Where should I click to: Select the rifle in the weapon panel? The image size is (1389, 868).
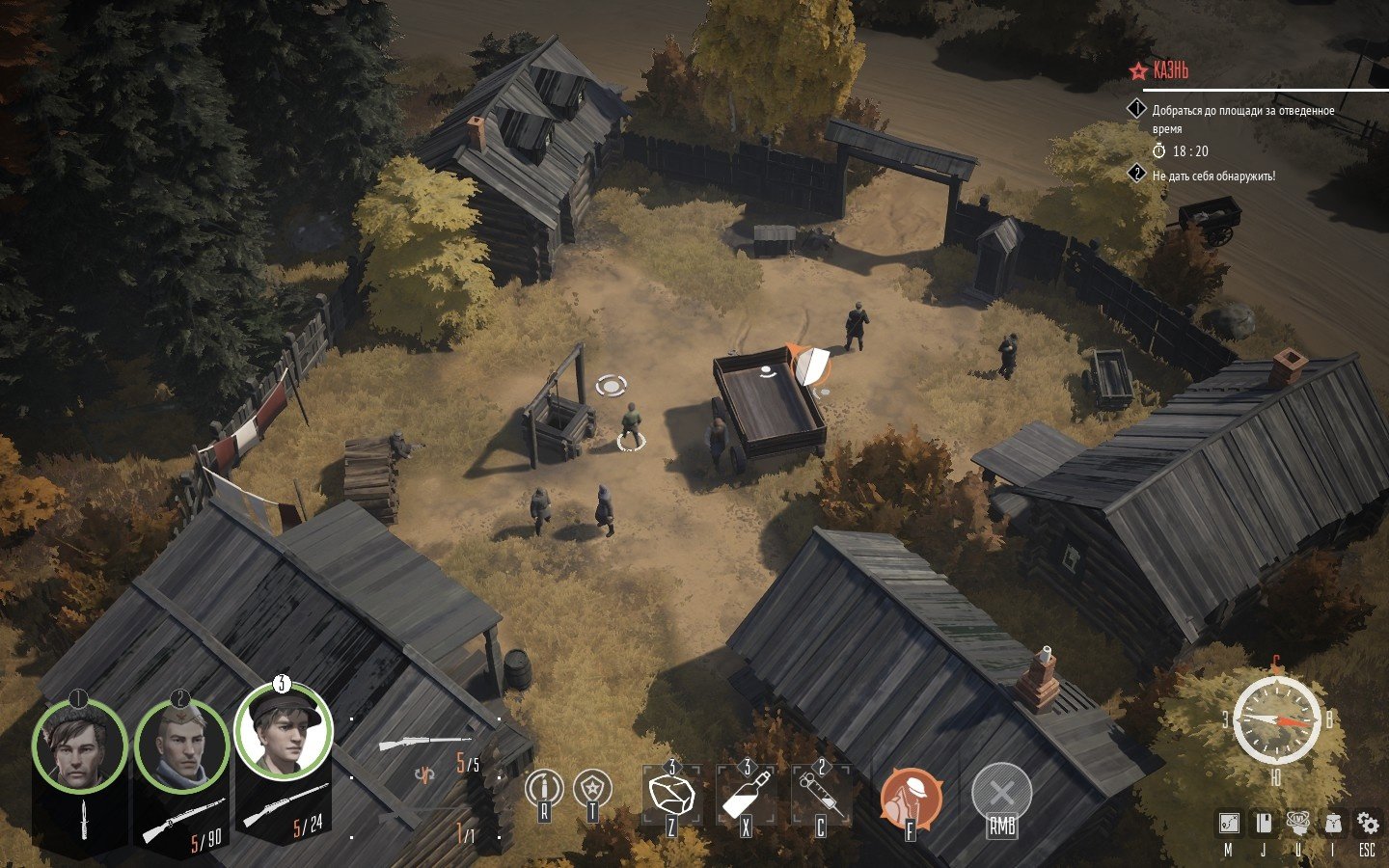click(x=424, y=744)
